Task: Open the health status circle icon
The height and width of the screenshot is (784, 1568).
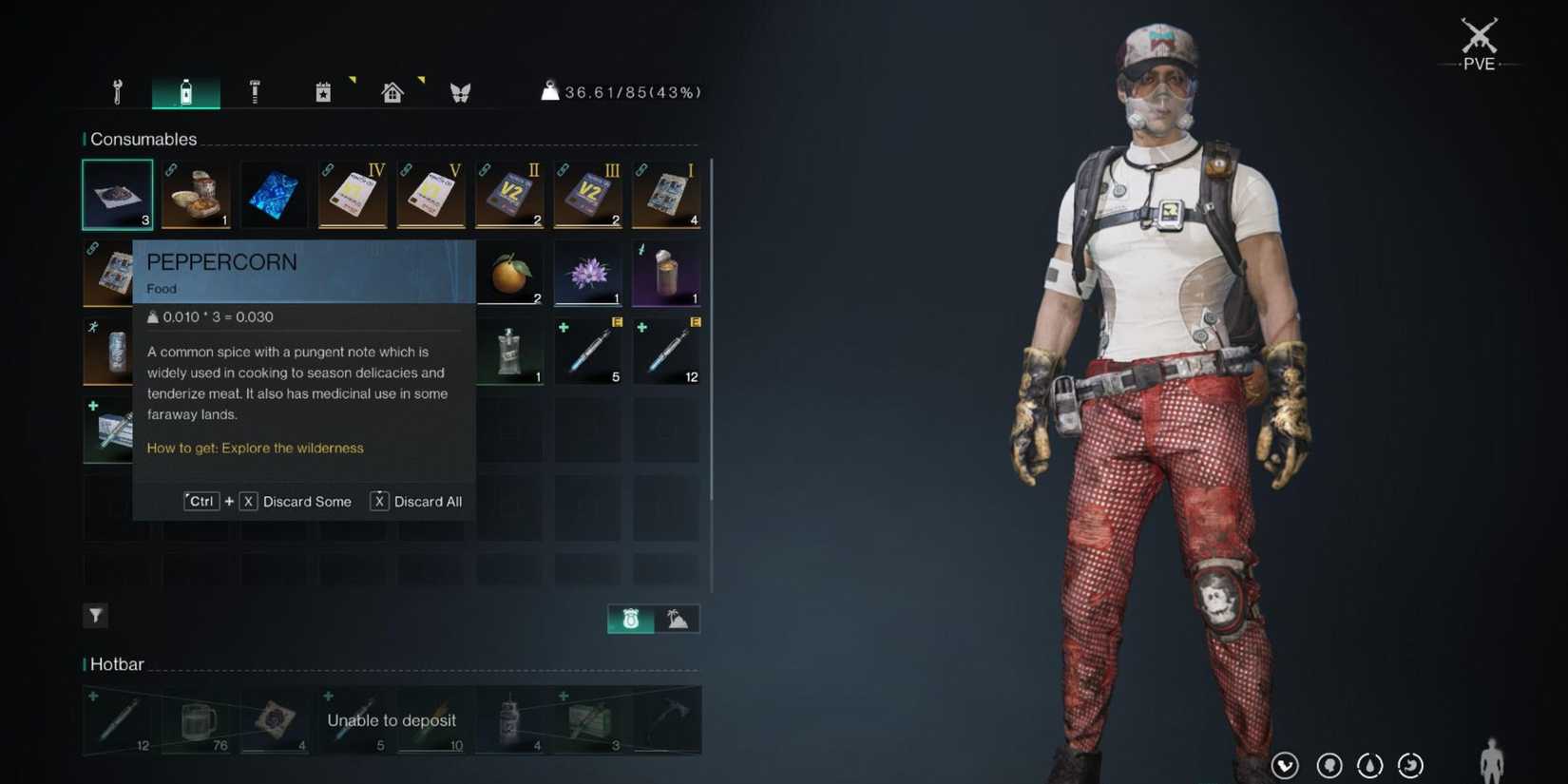Action: pyautogui.click(x=1285, y=765)
